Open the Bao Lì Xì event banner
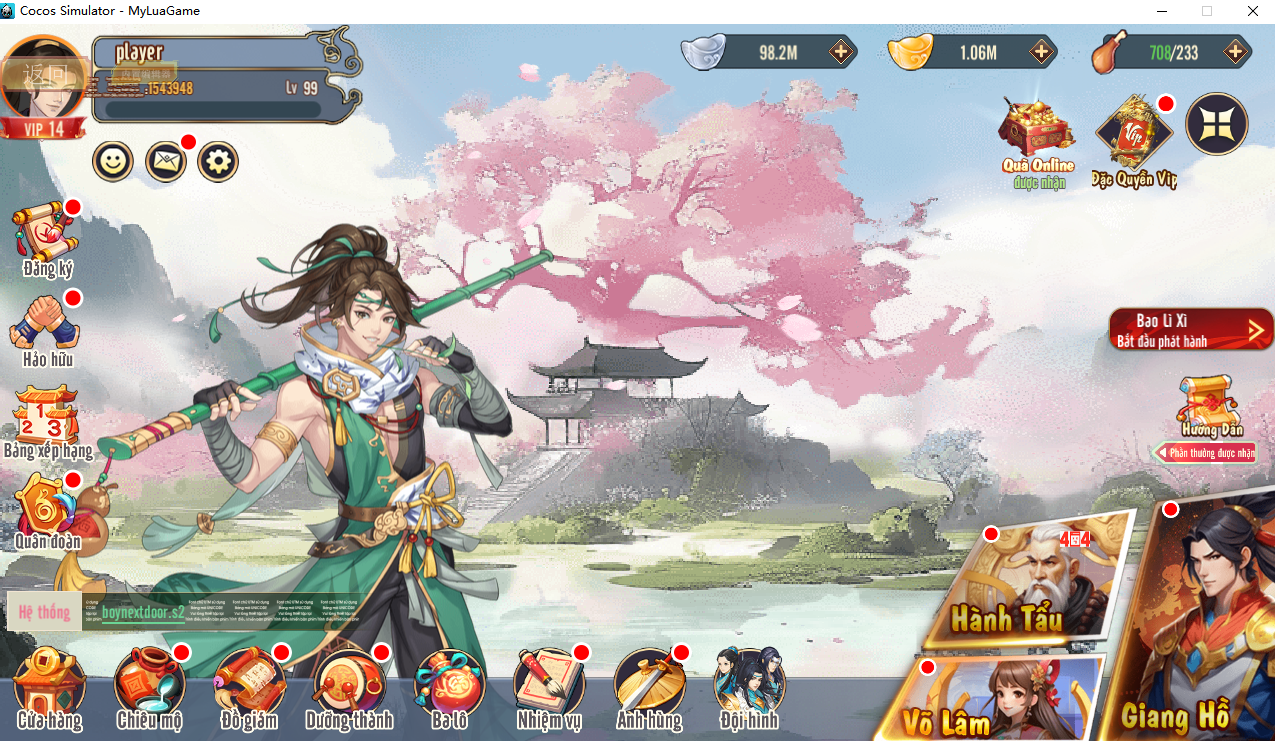 pyautogui.click(x=1190, y=330)
